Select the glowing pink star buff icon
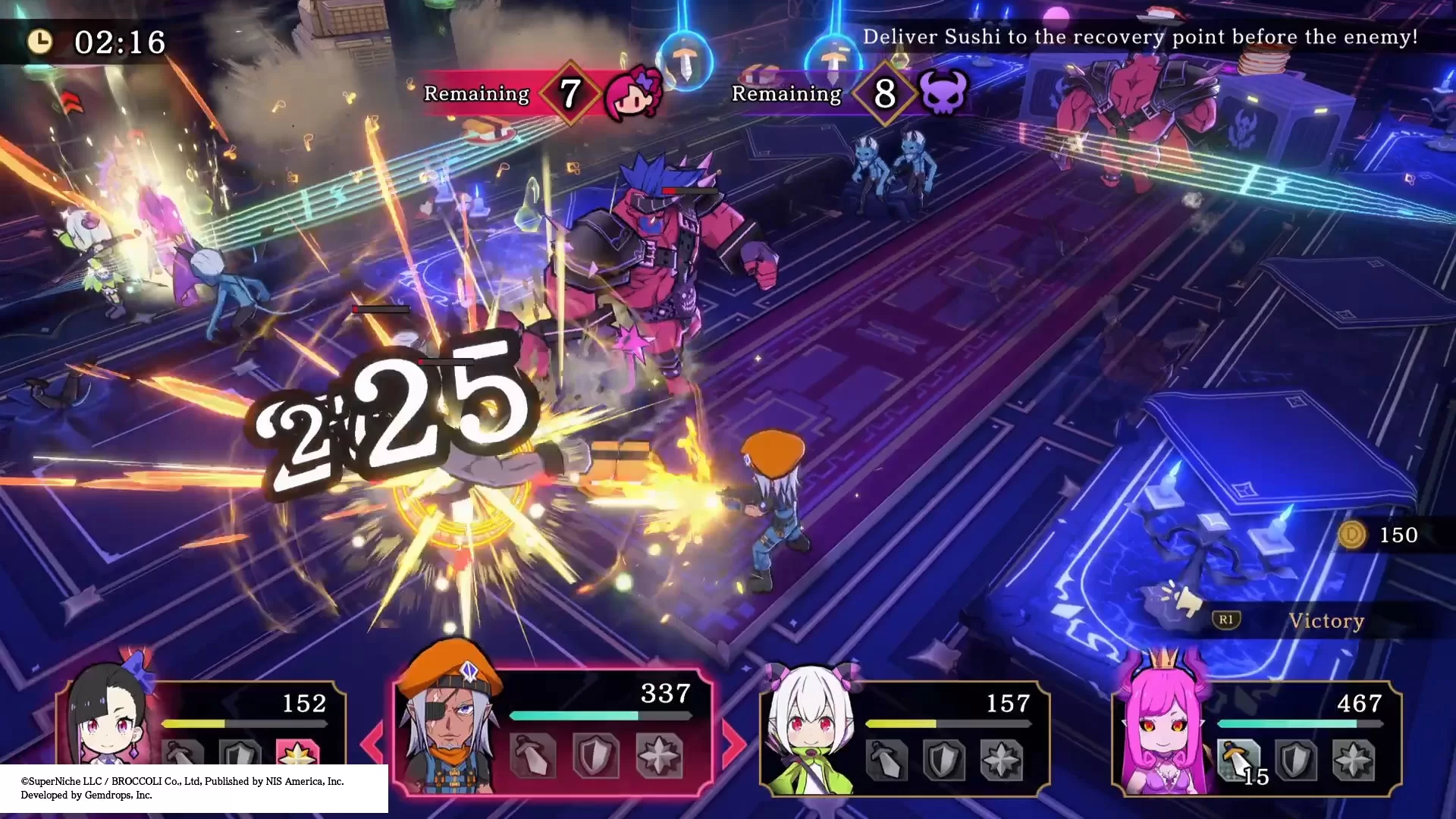1456x819 pixels. click(x=297, y=755)
